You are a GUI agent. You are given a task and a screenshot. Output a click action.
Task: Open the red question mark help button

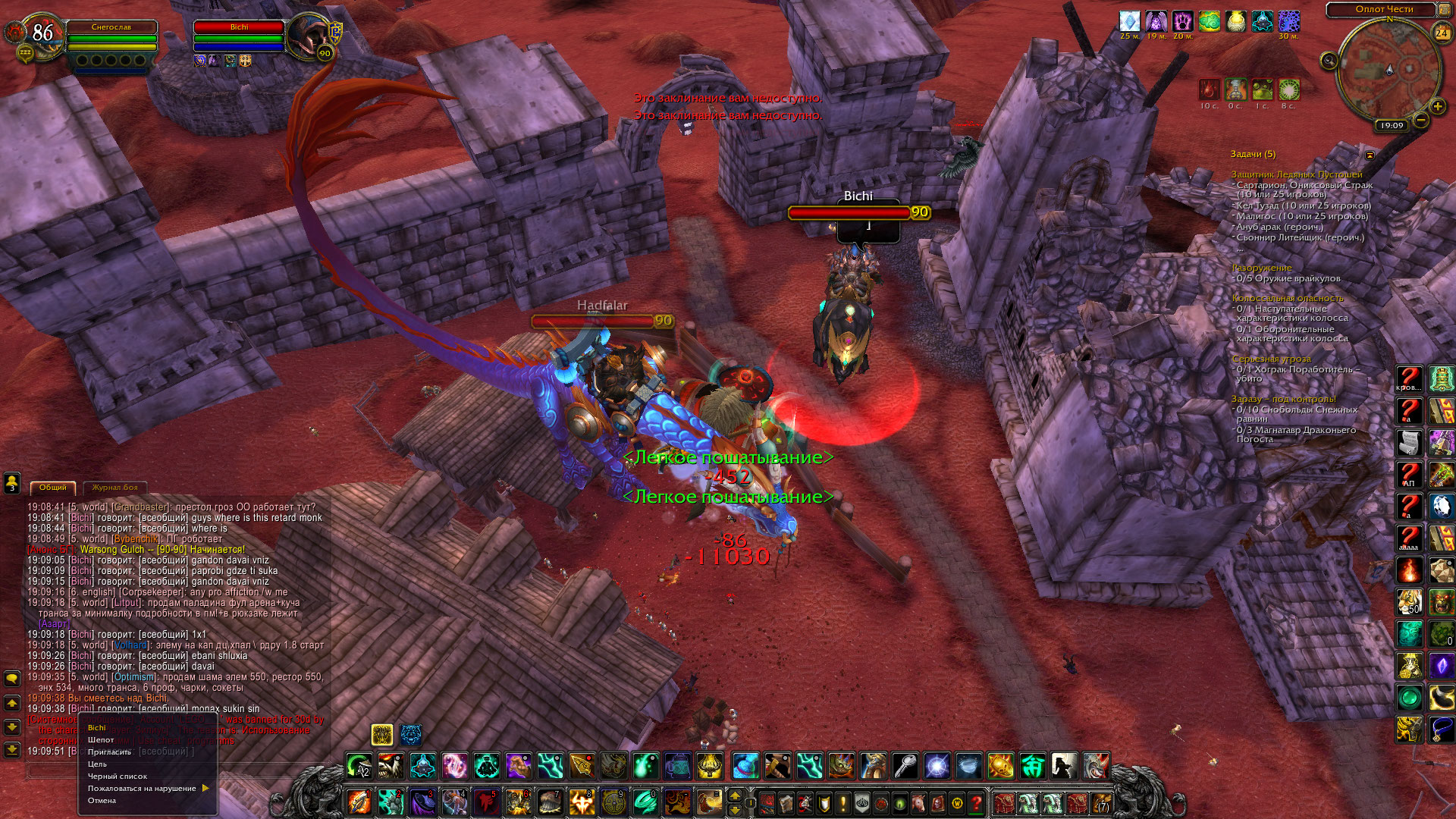click(977, 802)
